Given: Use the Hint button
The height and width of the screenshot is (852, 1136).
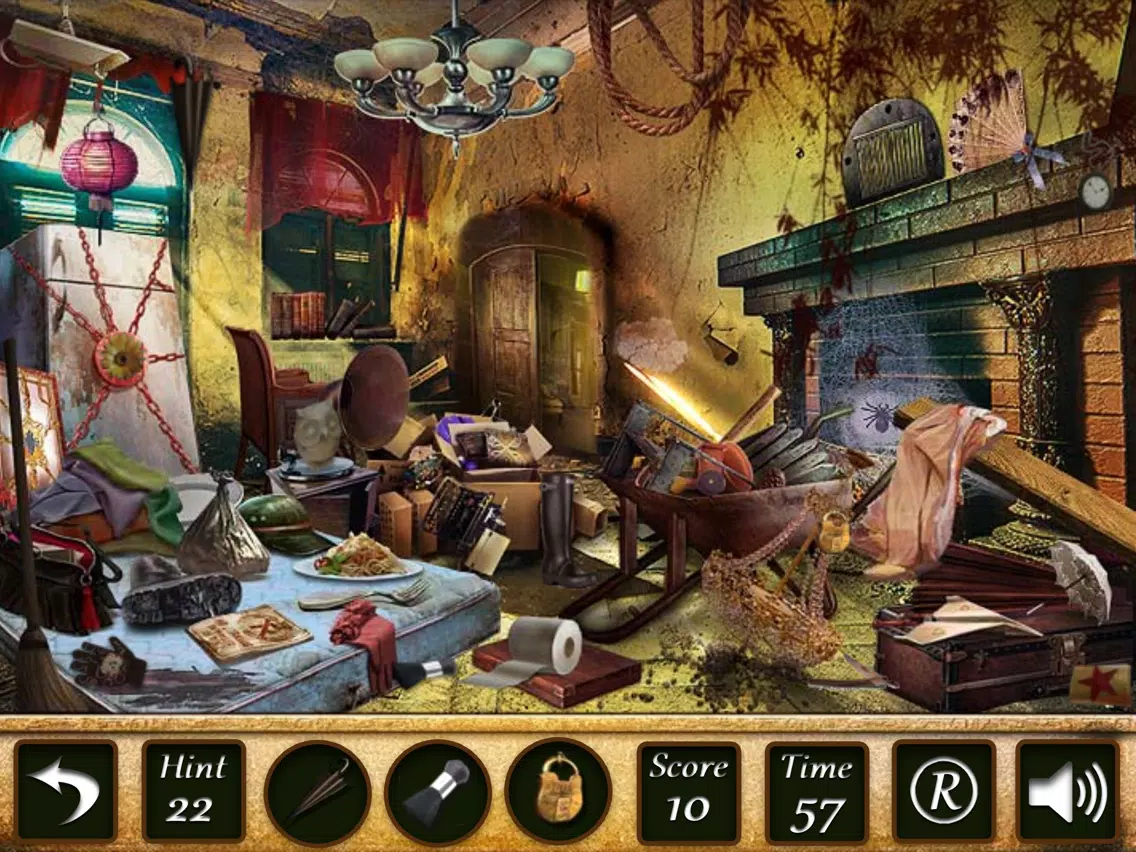Looking at the screenshot, I should click(193, 792).
